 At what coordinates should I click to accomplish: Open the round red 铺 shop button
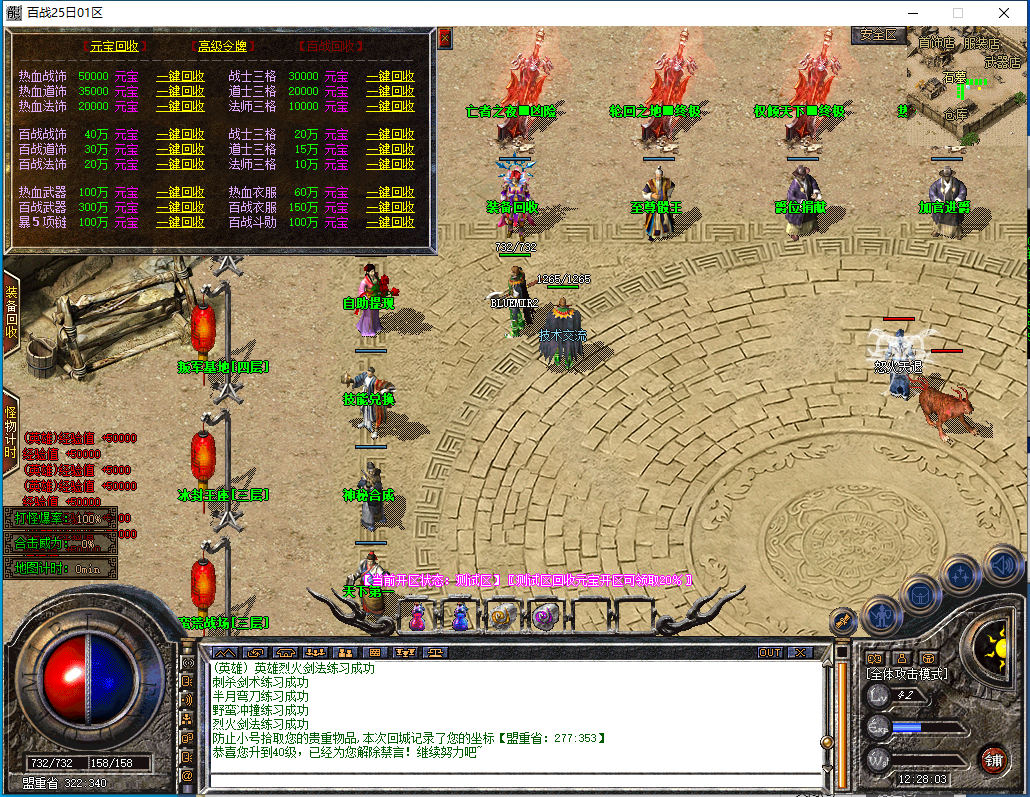click(992, 759)
